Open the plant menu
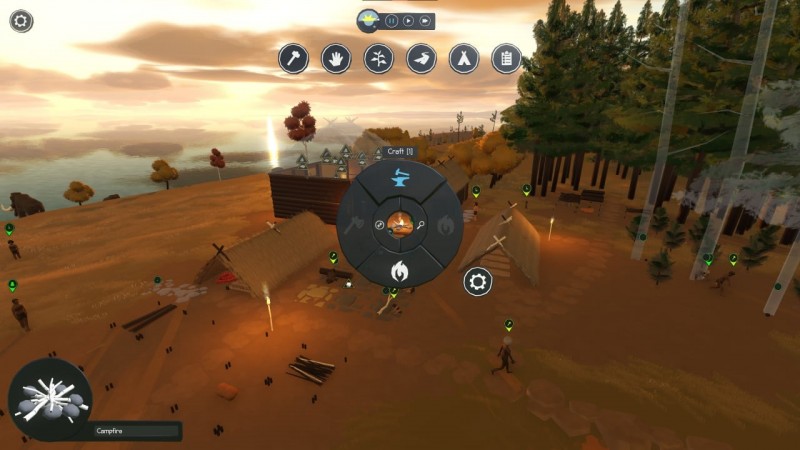 point(379,58)
